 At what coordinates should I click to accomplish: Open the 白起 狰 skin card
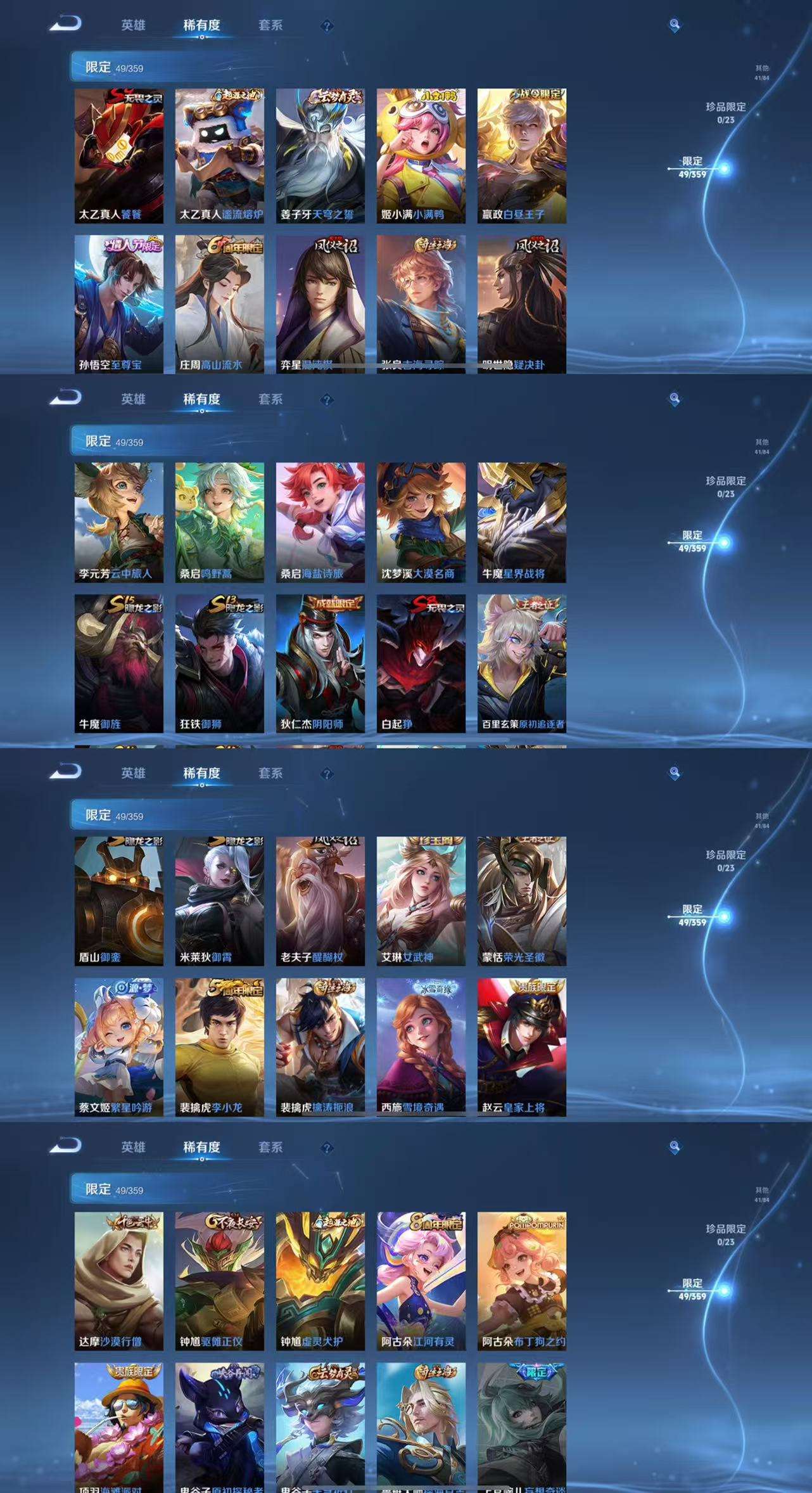tap(421, 663)
